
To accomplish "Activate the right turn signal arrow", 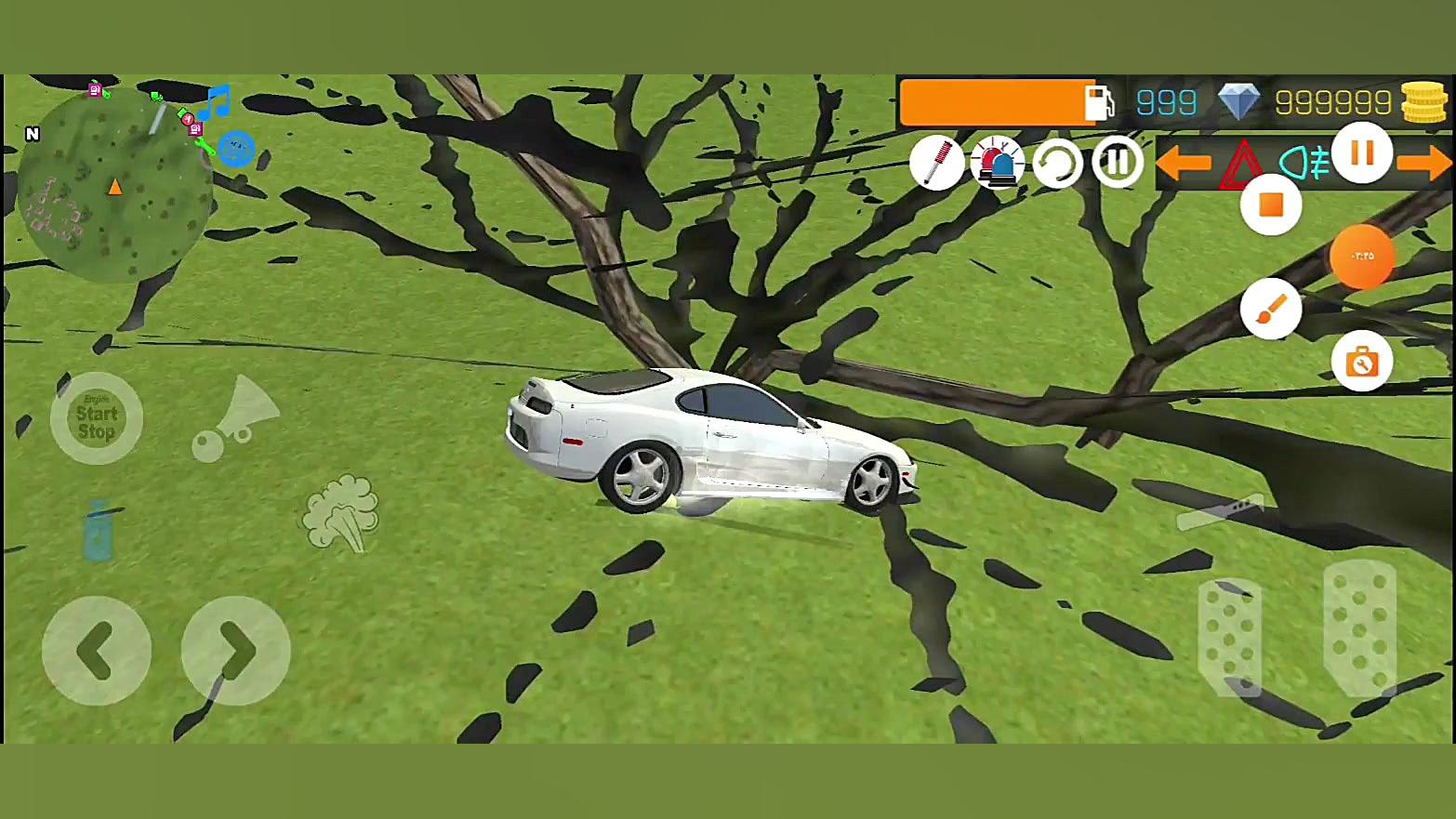I will click(x=1424, y=164).
